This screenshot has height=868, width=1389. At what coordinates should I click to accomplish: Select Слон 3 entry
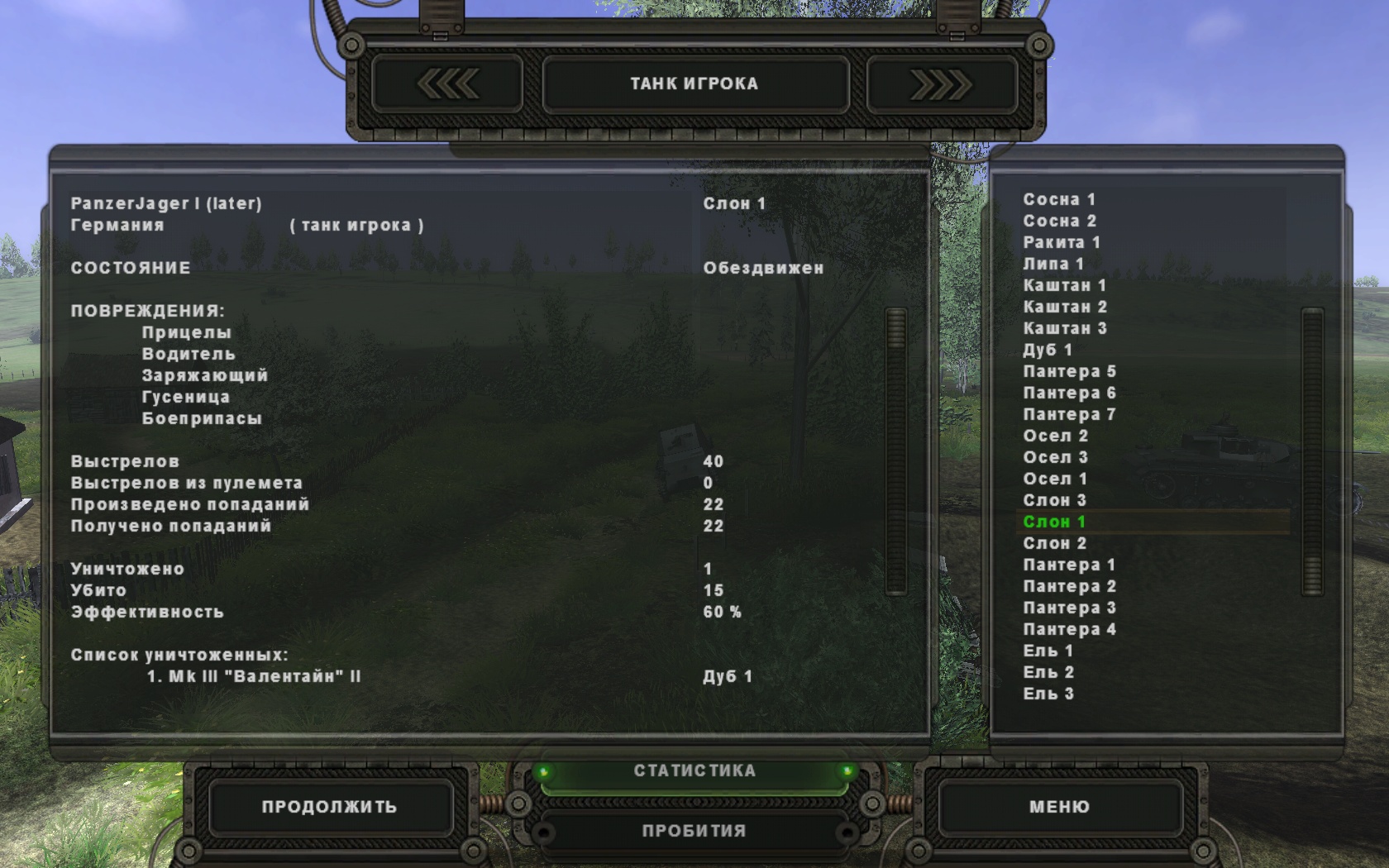click(1054, 501)
